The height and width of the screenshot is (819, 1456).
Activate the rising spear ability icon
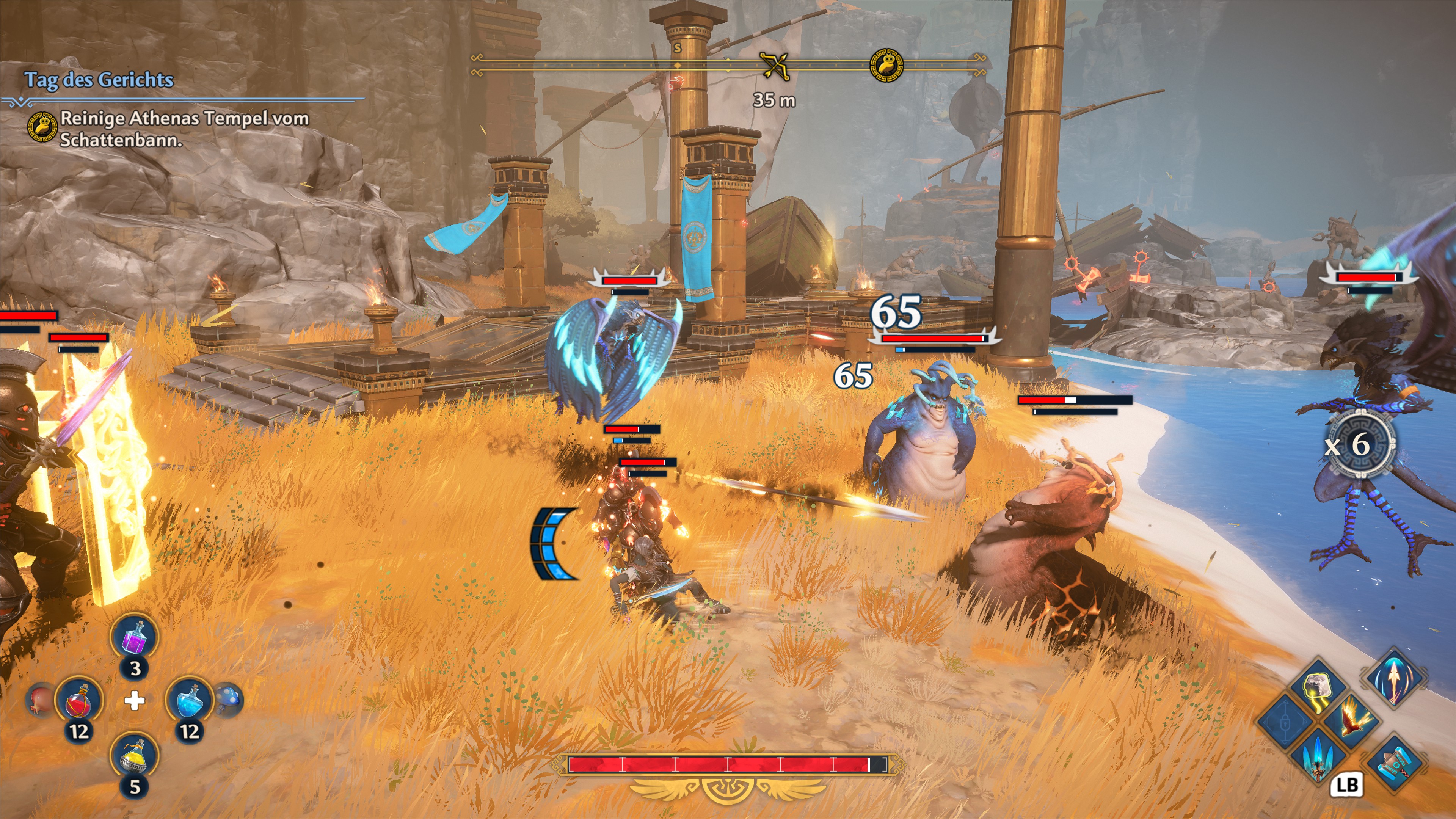click(1394, 678)
